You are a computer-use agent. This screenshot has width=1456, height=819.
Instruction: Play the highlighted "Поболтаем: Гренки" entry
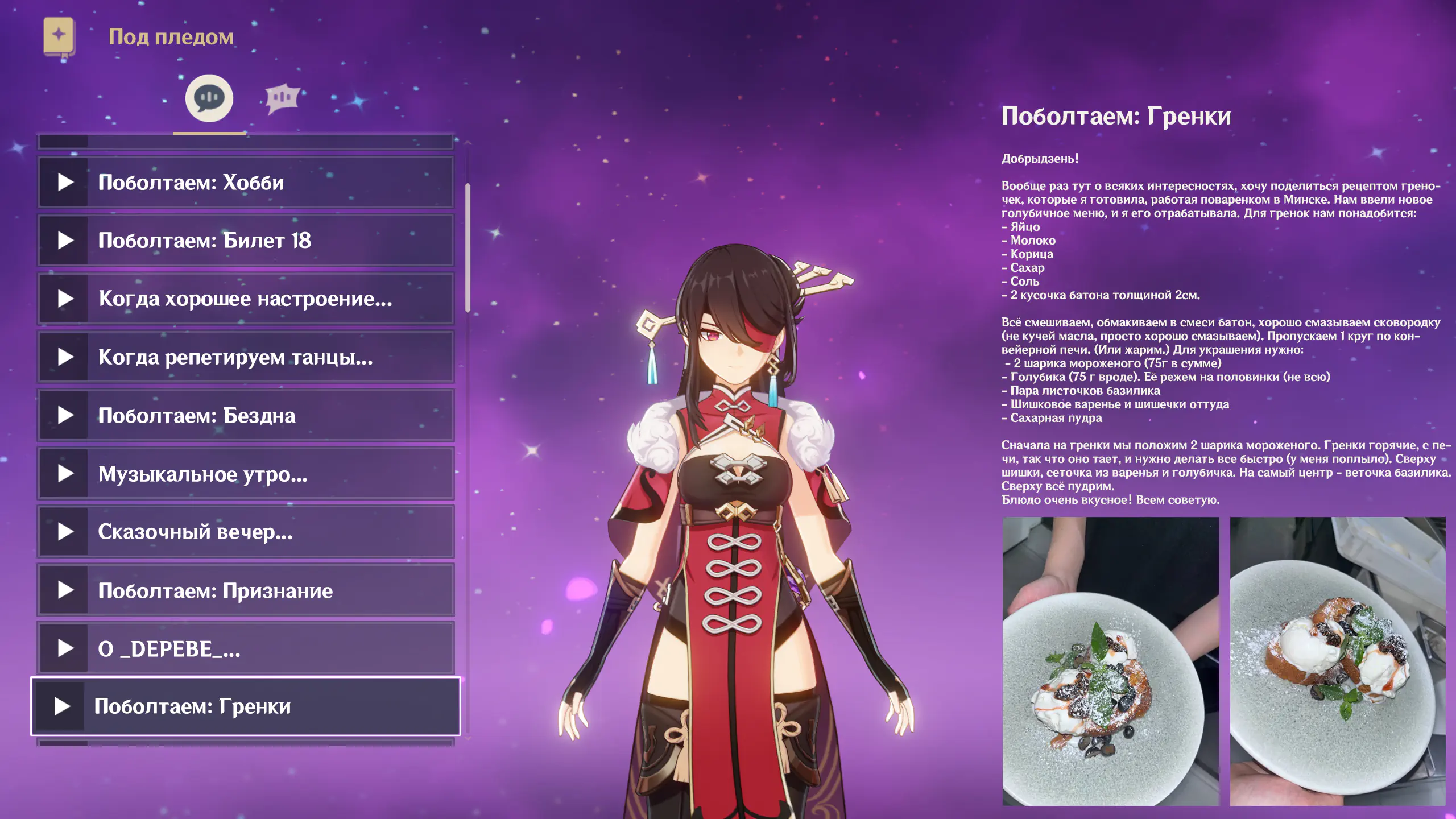coord(246,706)
